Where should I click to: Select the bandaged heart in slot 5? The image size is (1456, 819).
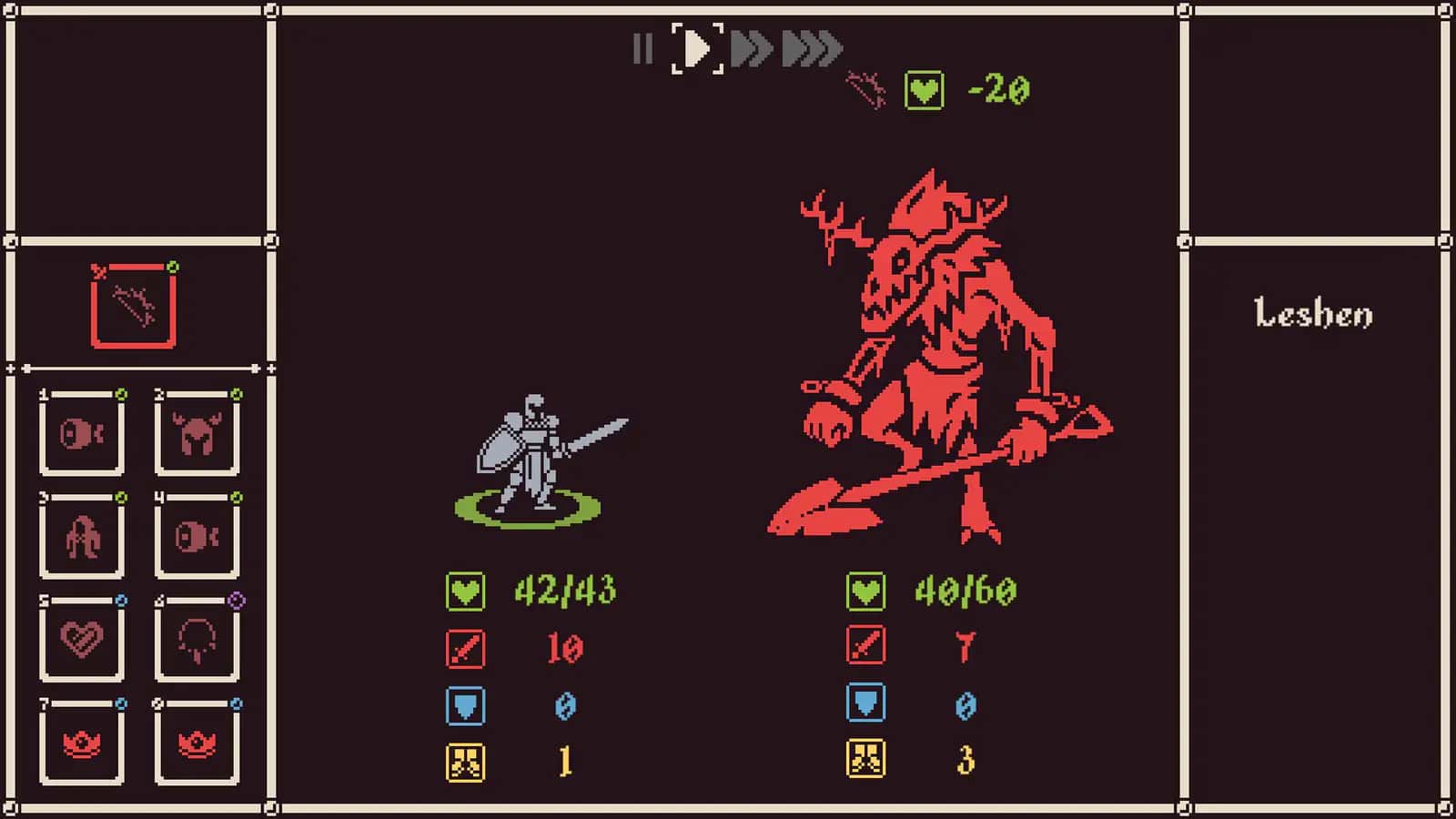82,640
